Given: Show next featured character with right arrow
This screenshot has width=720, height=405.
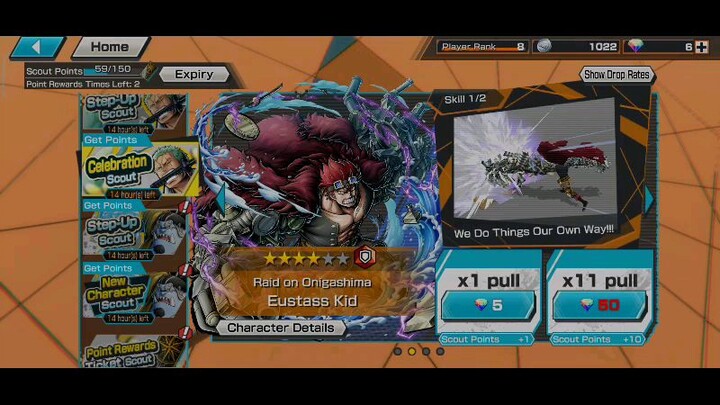Looking at the screenshot, I should pos(648,197).
